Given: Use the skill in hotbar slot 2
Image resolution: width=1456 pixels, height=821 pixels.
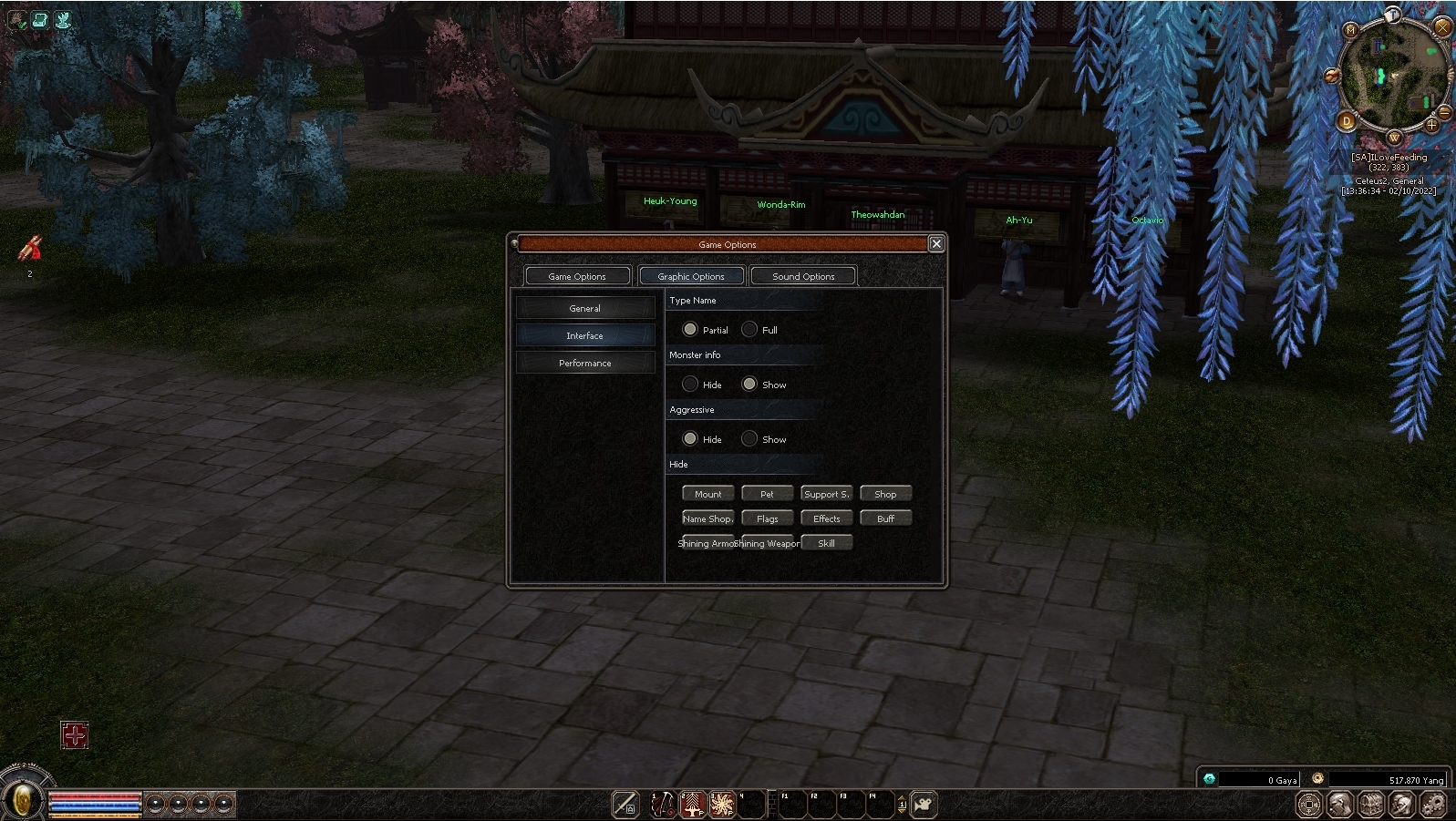Looking at the screenshot, I should [692, 804].
